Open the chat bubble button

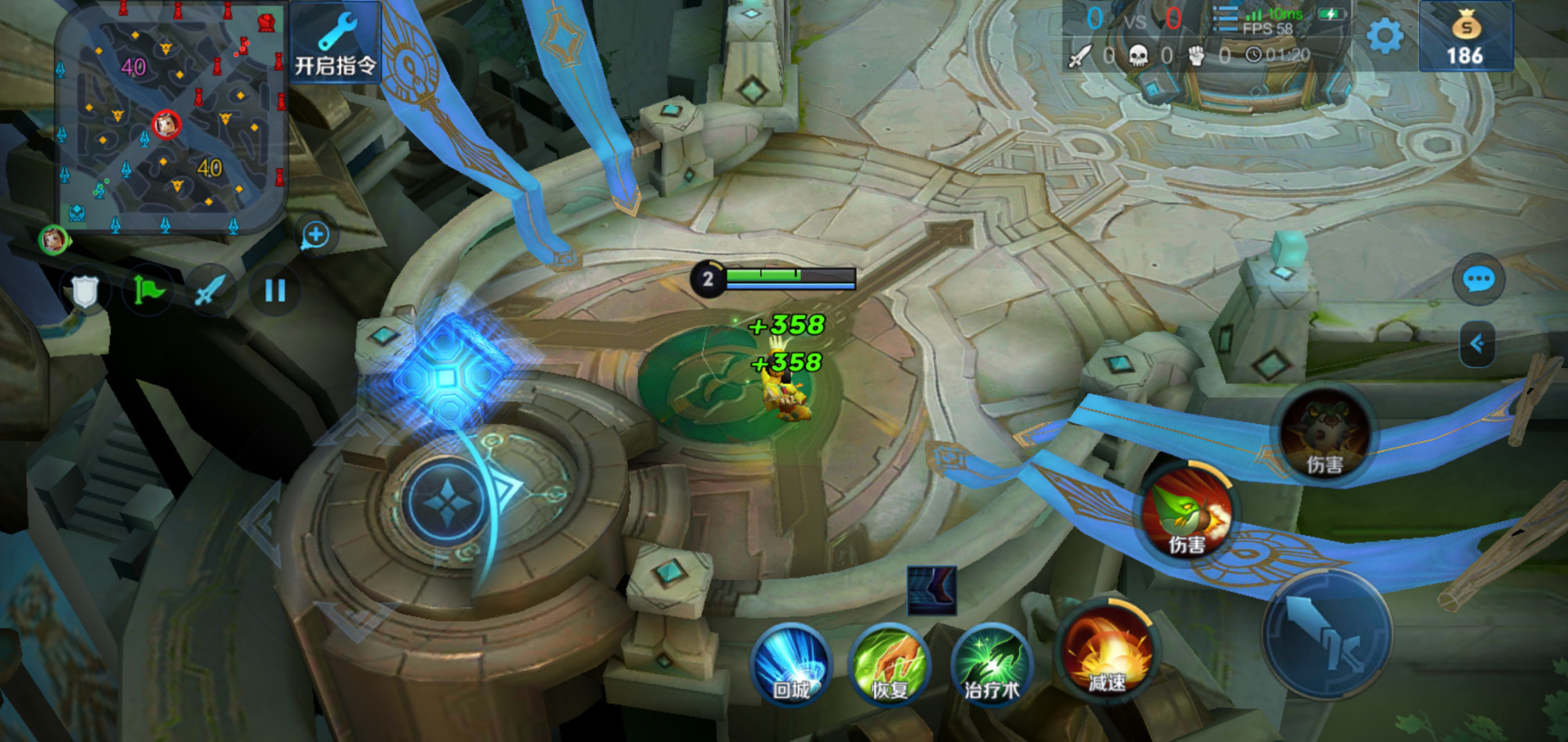click(x=1479, y=280)
